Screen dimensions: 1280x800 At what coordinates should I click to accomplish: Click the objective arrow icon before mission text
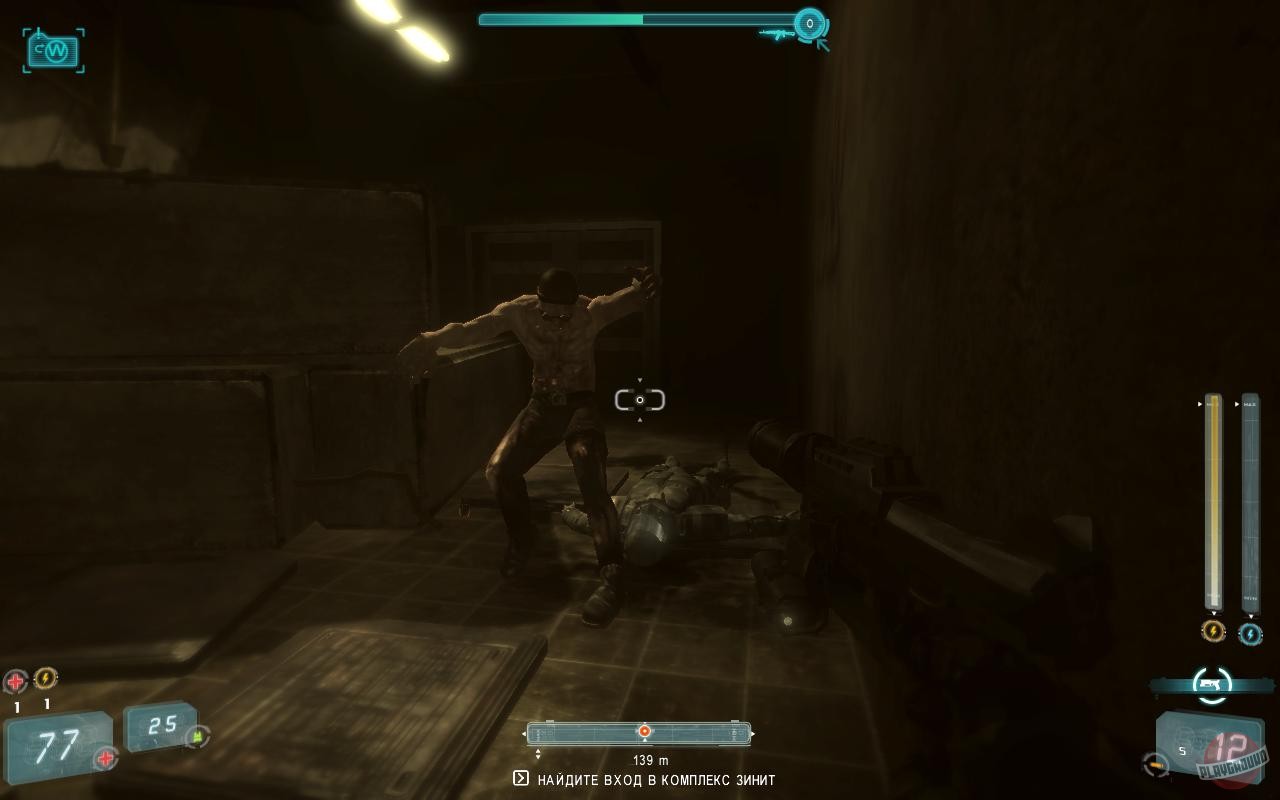(521, 778)
